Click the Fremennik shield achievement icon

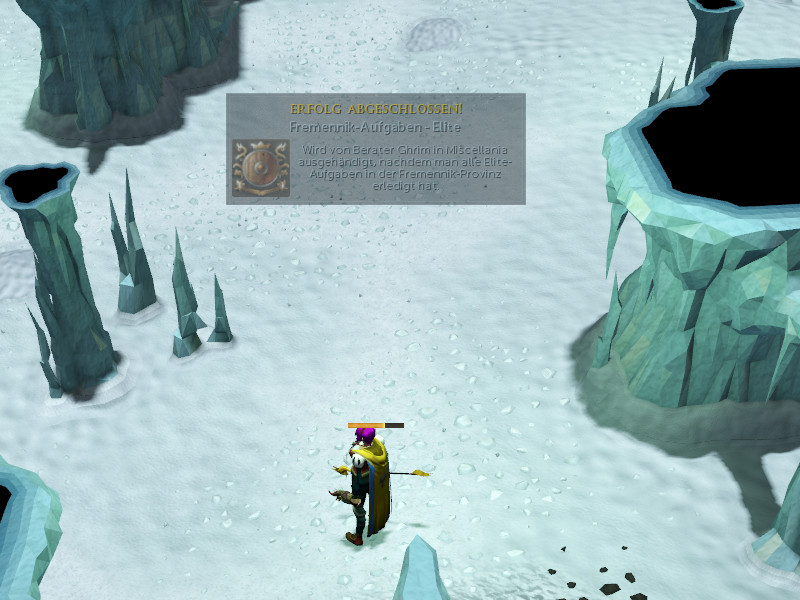click(260, 167)
